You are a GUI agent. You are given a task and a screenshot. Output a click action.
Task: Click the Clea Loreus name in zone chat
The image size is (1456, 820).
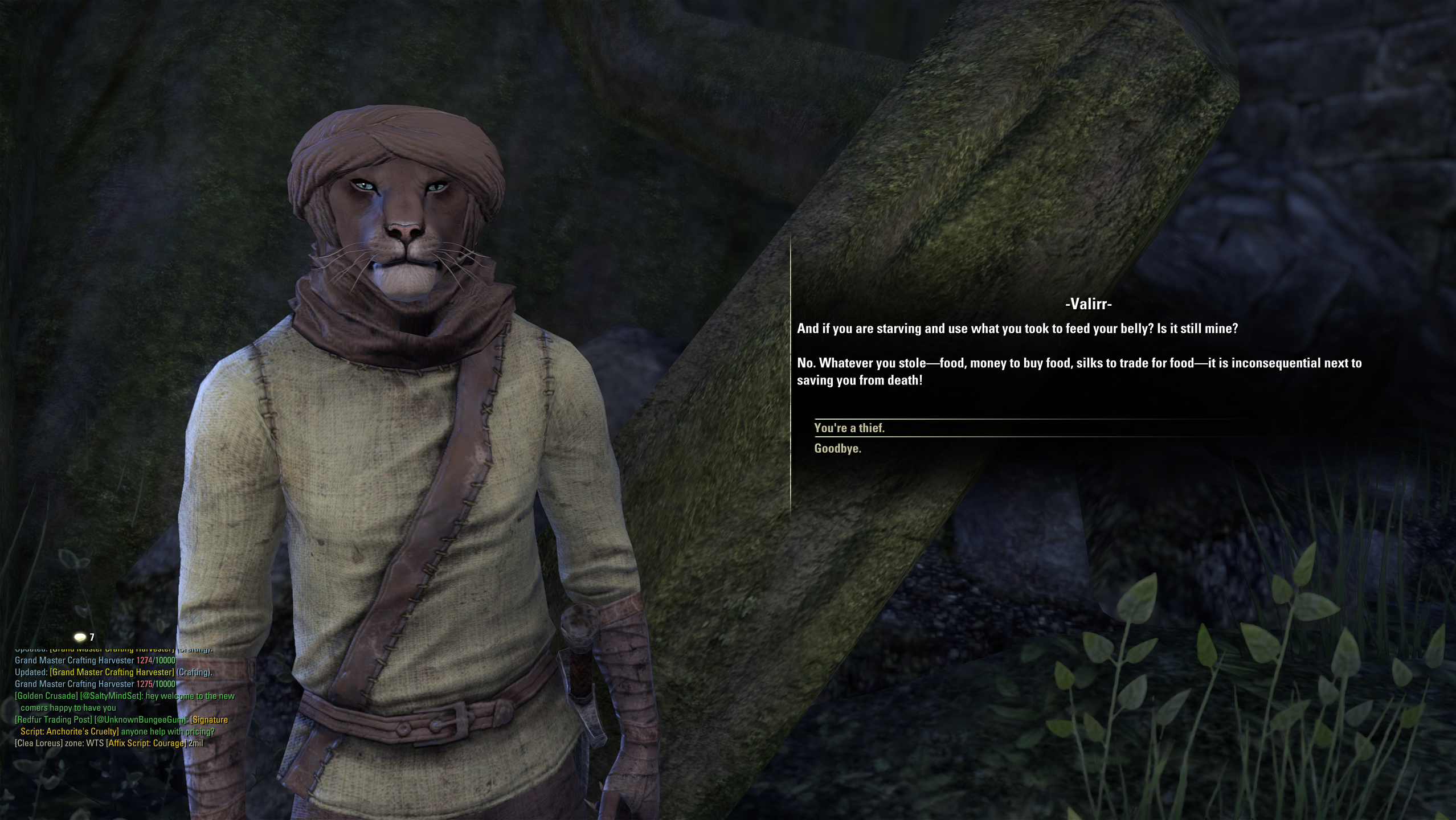pyautogui.click(x=39, y=743)
